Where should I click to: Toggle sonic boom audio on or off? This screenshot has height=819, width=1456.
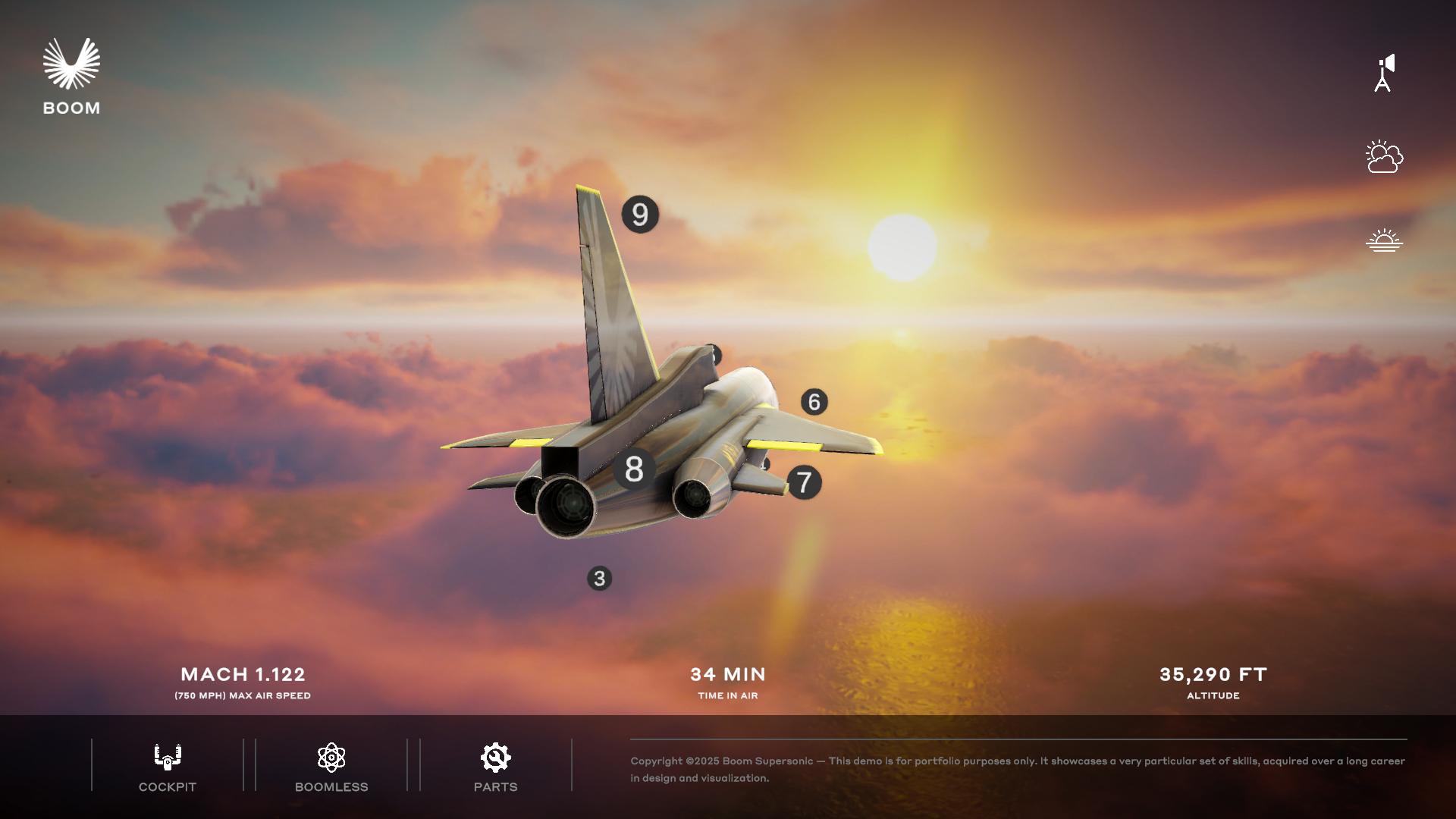[x=1384, y=72]
